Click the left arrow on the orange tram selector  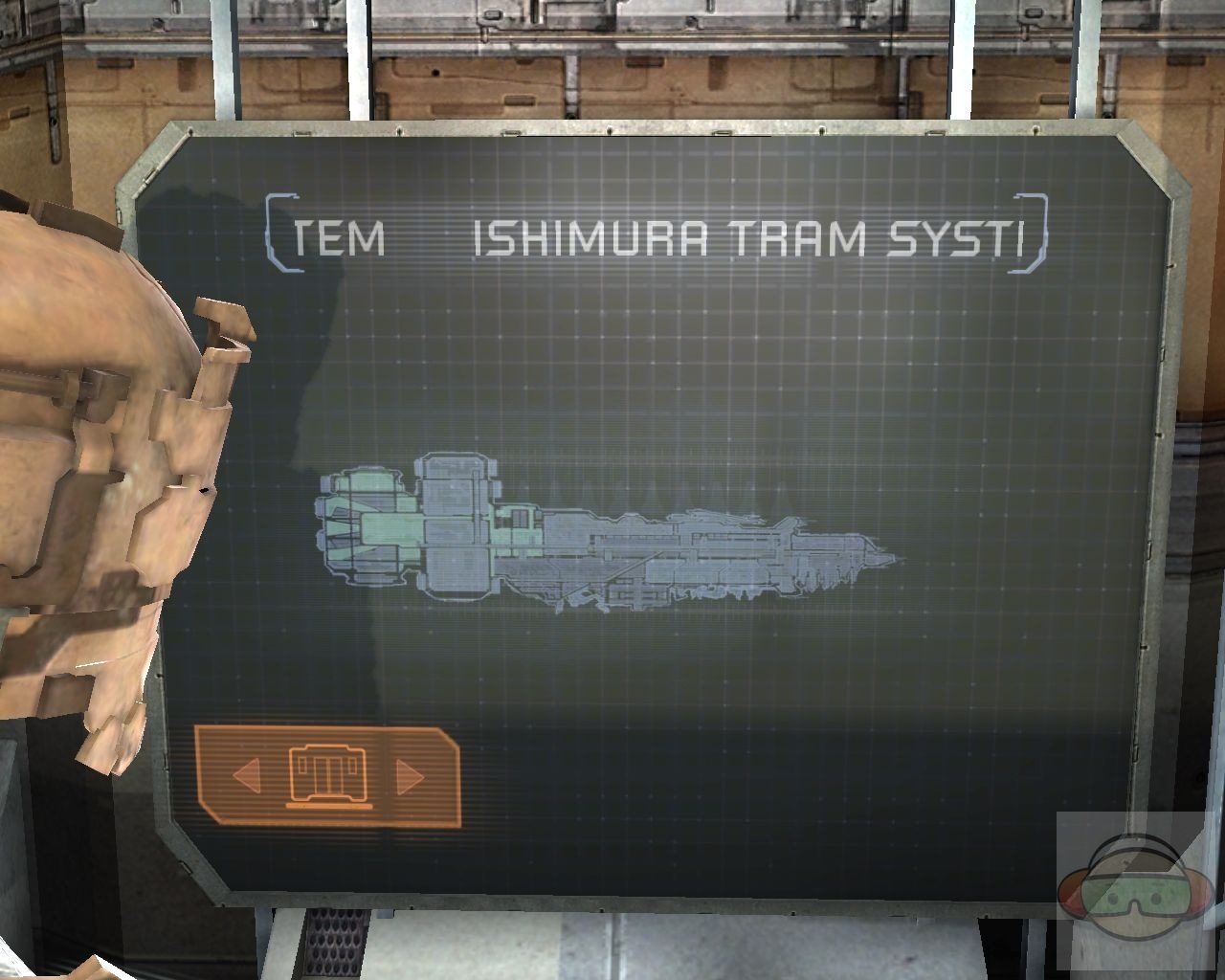(x=247, y=775)
